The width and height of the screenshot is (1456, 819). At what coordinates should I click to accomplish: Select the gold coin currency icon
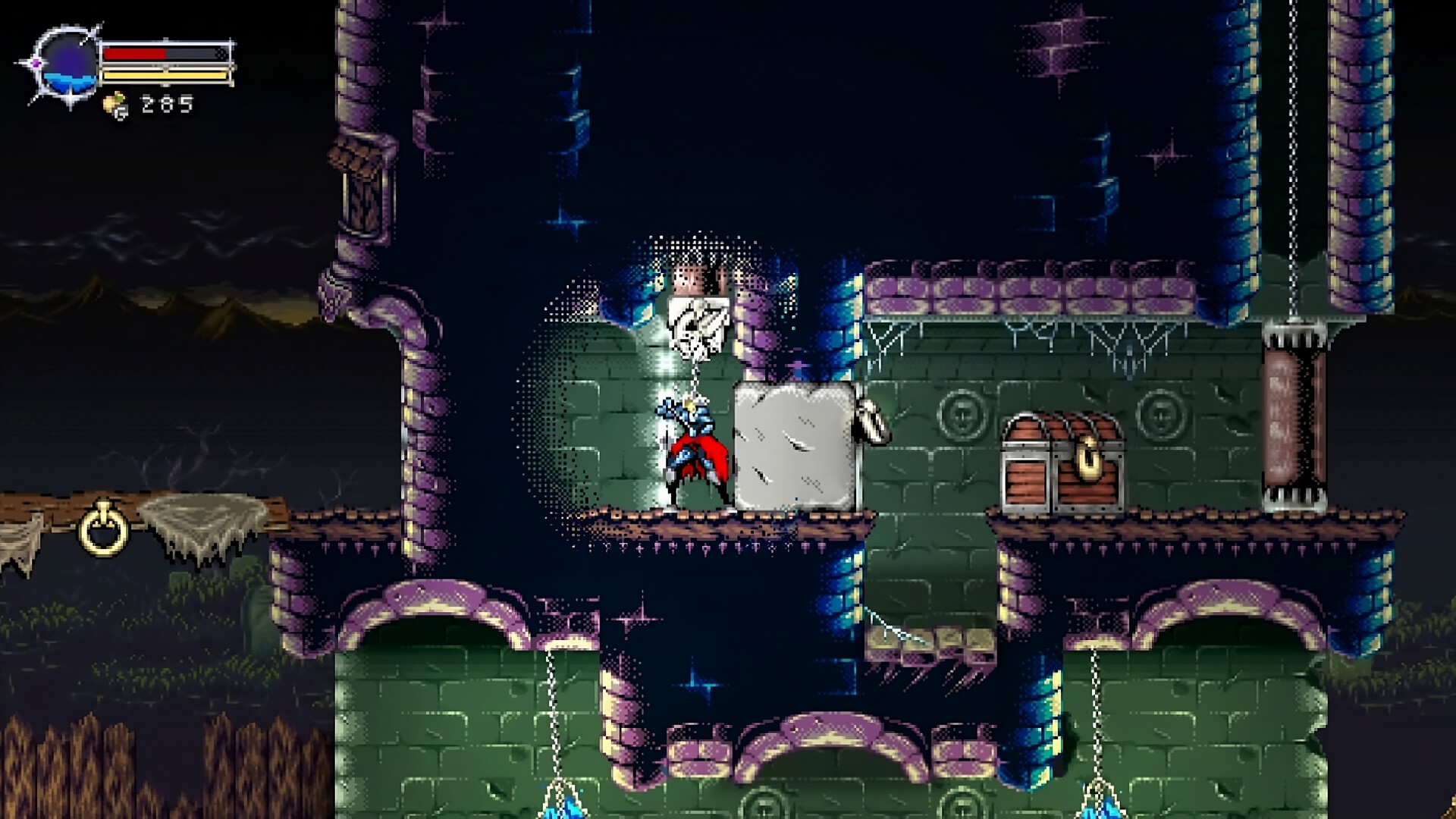[114, 104]
